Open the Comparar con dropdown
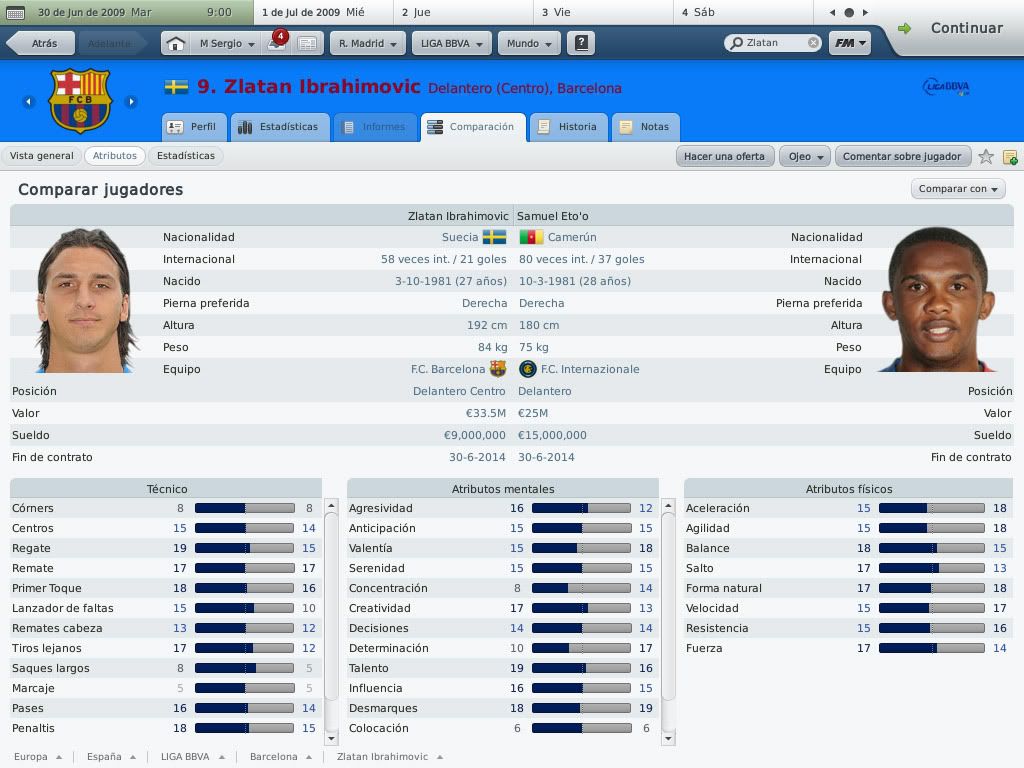This screenshot has height=768, width=1024. tap(959, 188)
